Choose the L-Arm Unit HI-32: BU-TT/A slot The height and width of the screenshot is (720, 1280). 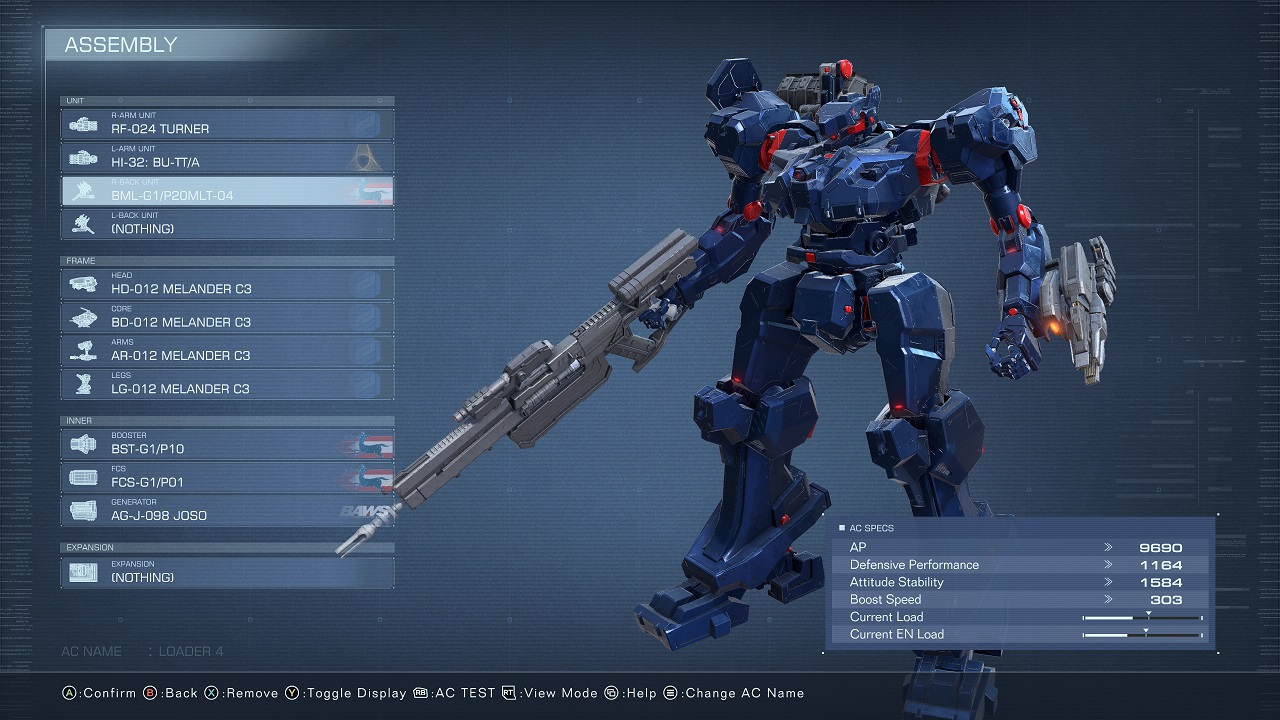(228, 157)
